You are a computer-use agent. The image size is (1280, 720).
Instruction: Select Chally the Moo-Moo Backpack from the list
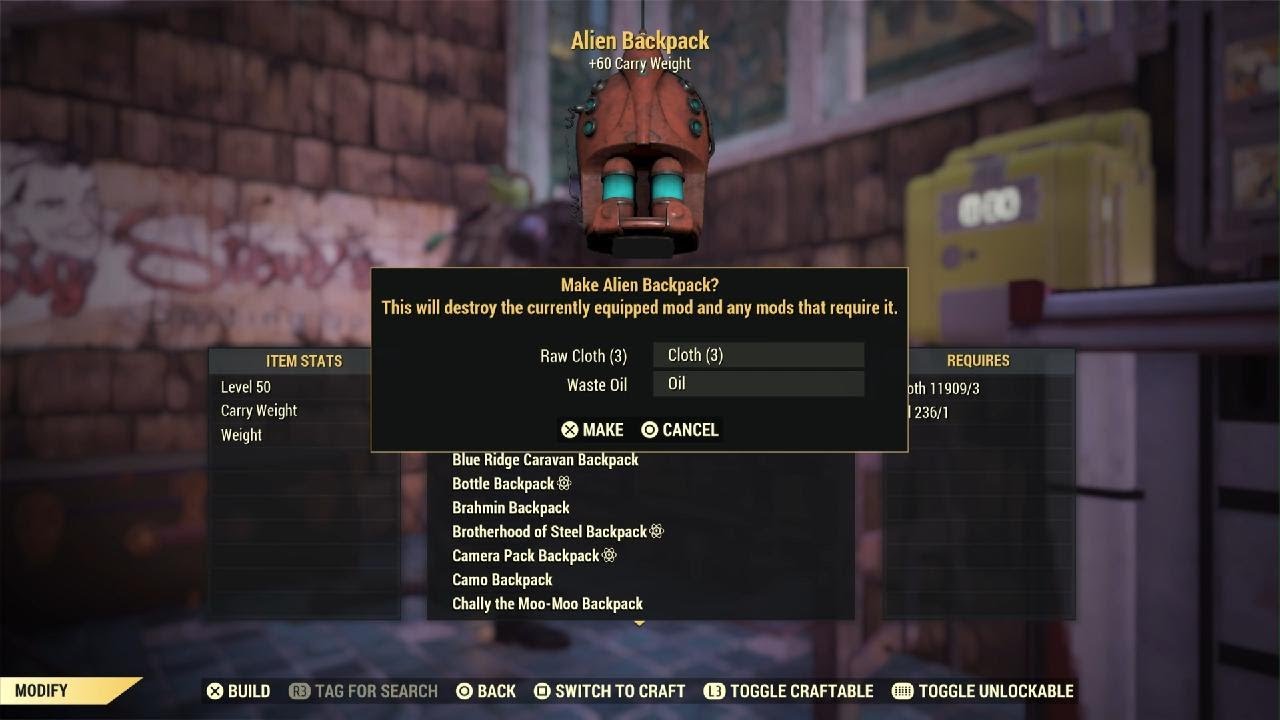[x=545, y=603]
